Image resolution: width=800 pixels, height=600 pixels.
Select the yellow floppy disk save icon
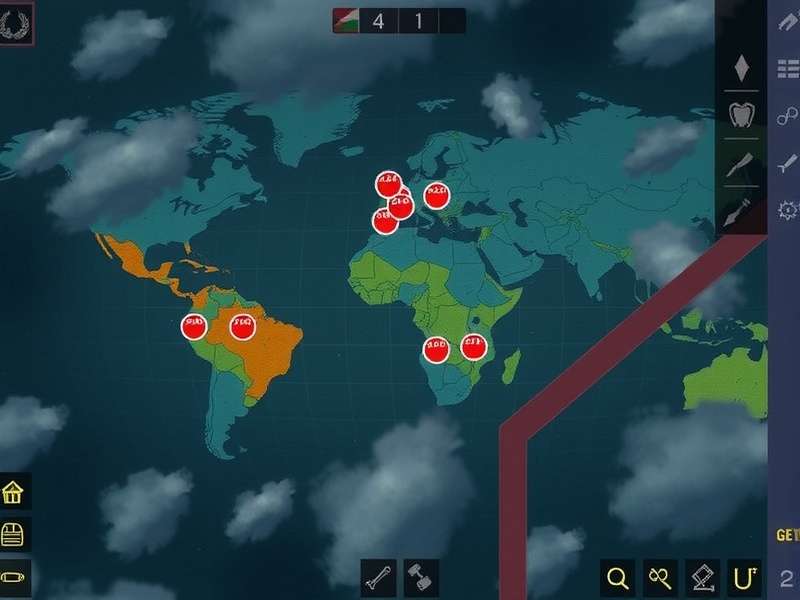[14, 535]
